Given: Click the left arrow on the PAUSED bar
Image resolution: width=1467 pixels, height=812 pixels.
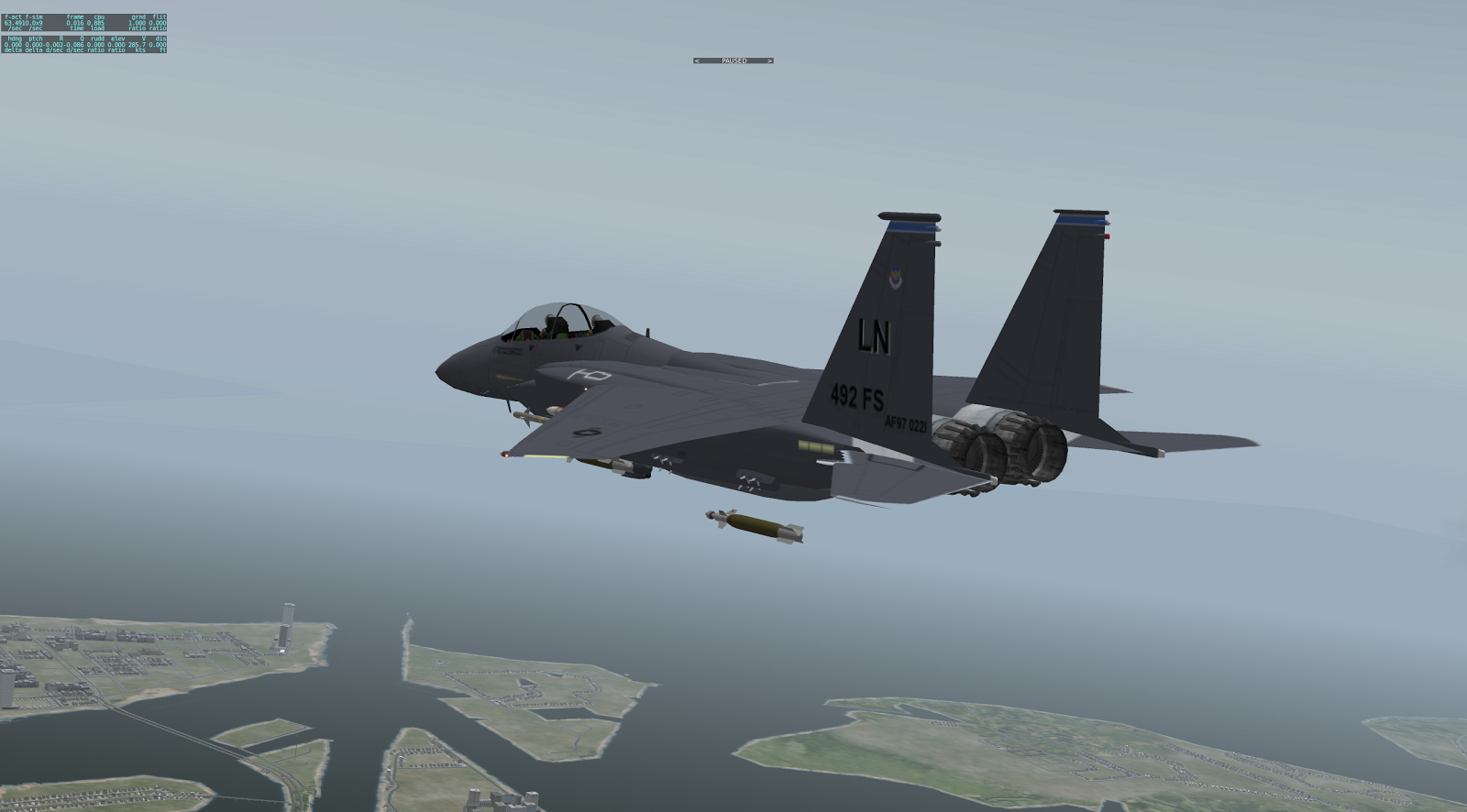Looking at the screenshot, I should 697,60.
